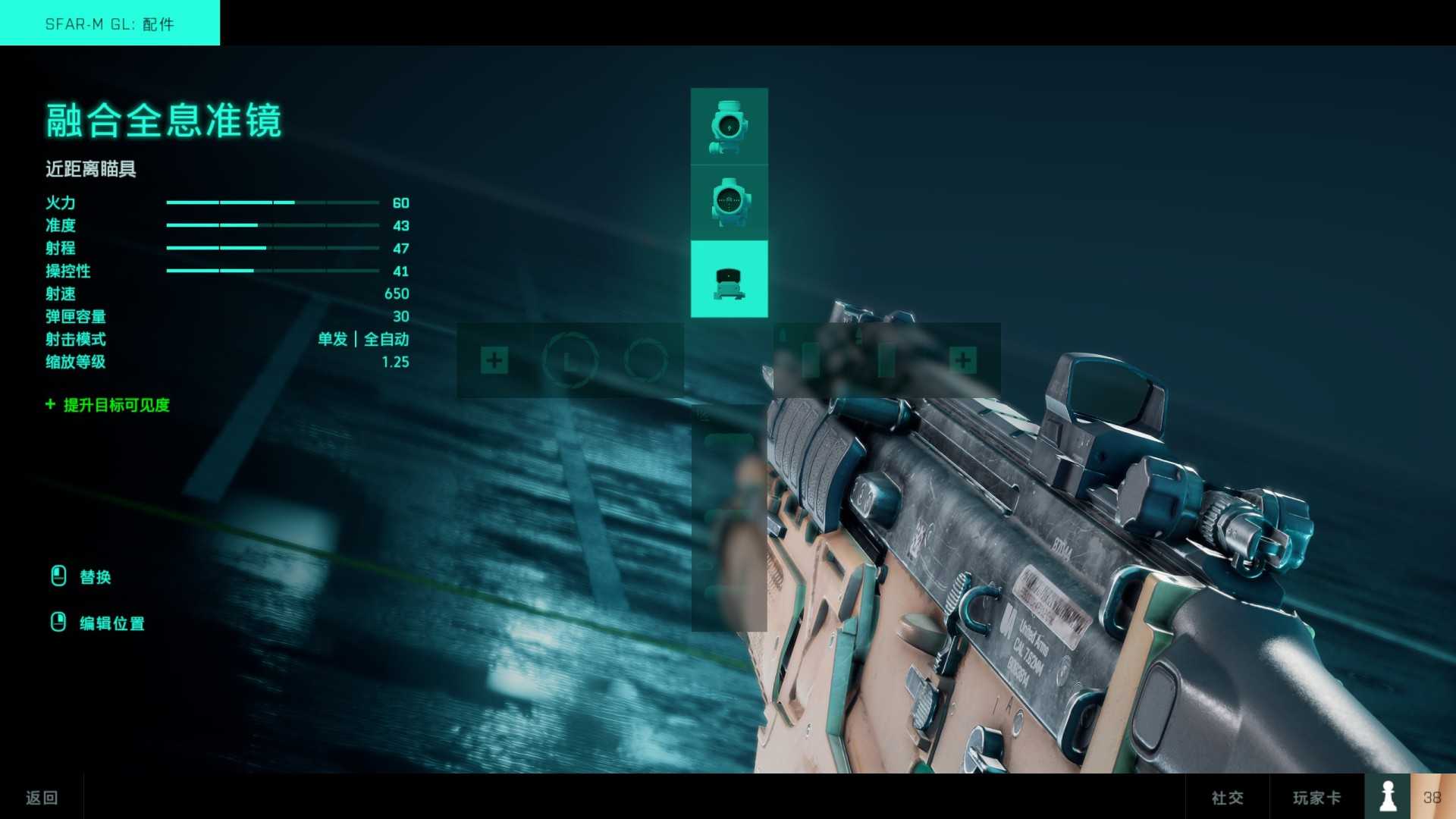This screenshot has height=819, width=1456.
Task: Open the 玩家卡 player card
Action: tap(1316, 797)
